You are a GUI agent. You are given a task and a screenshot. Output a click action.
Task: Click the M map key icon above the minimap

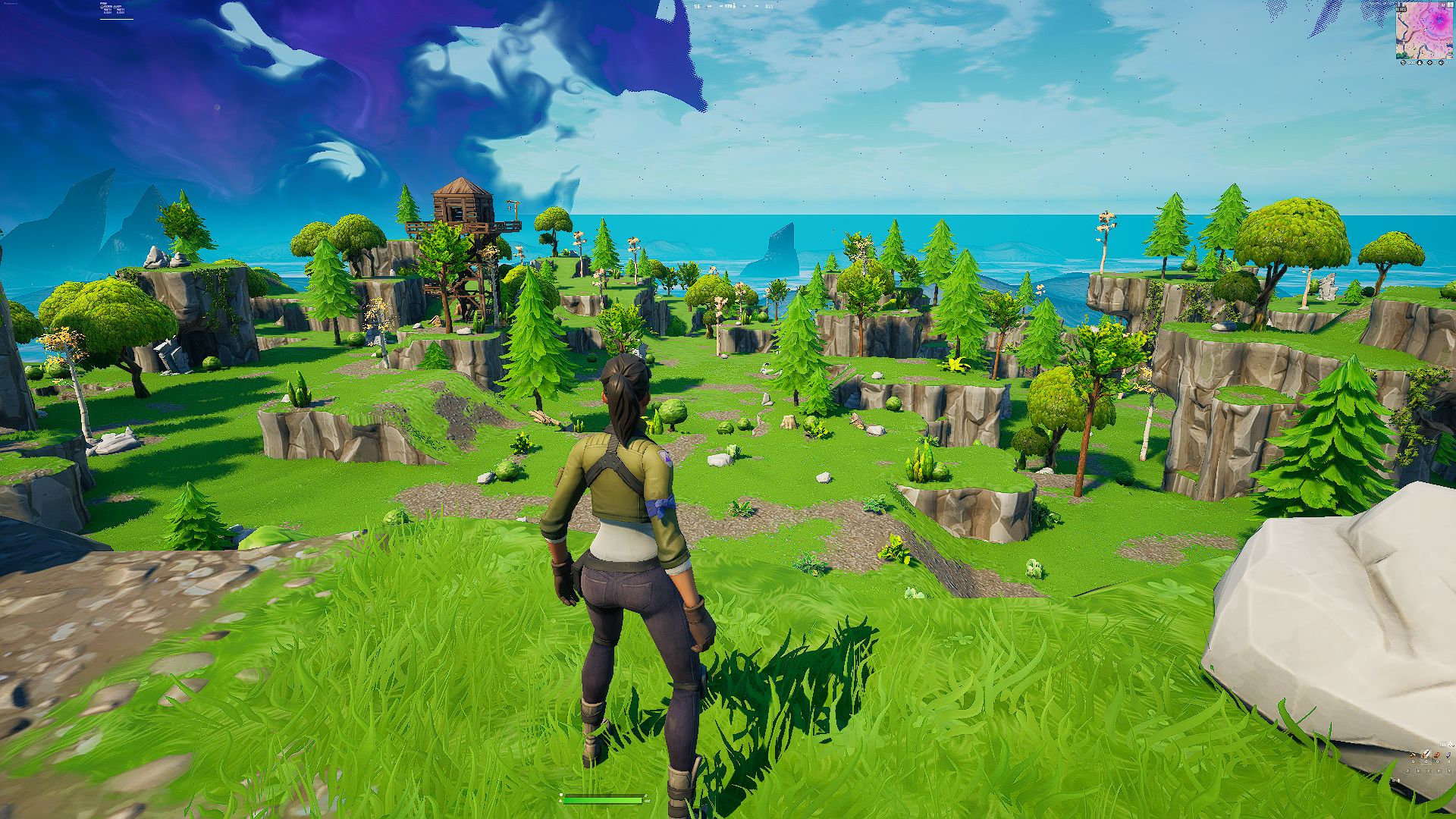pyautogui.click(x=1443, y=5)
